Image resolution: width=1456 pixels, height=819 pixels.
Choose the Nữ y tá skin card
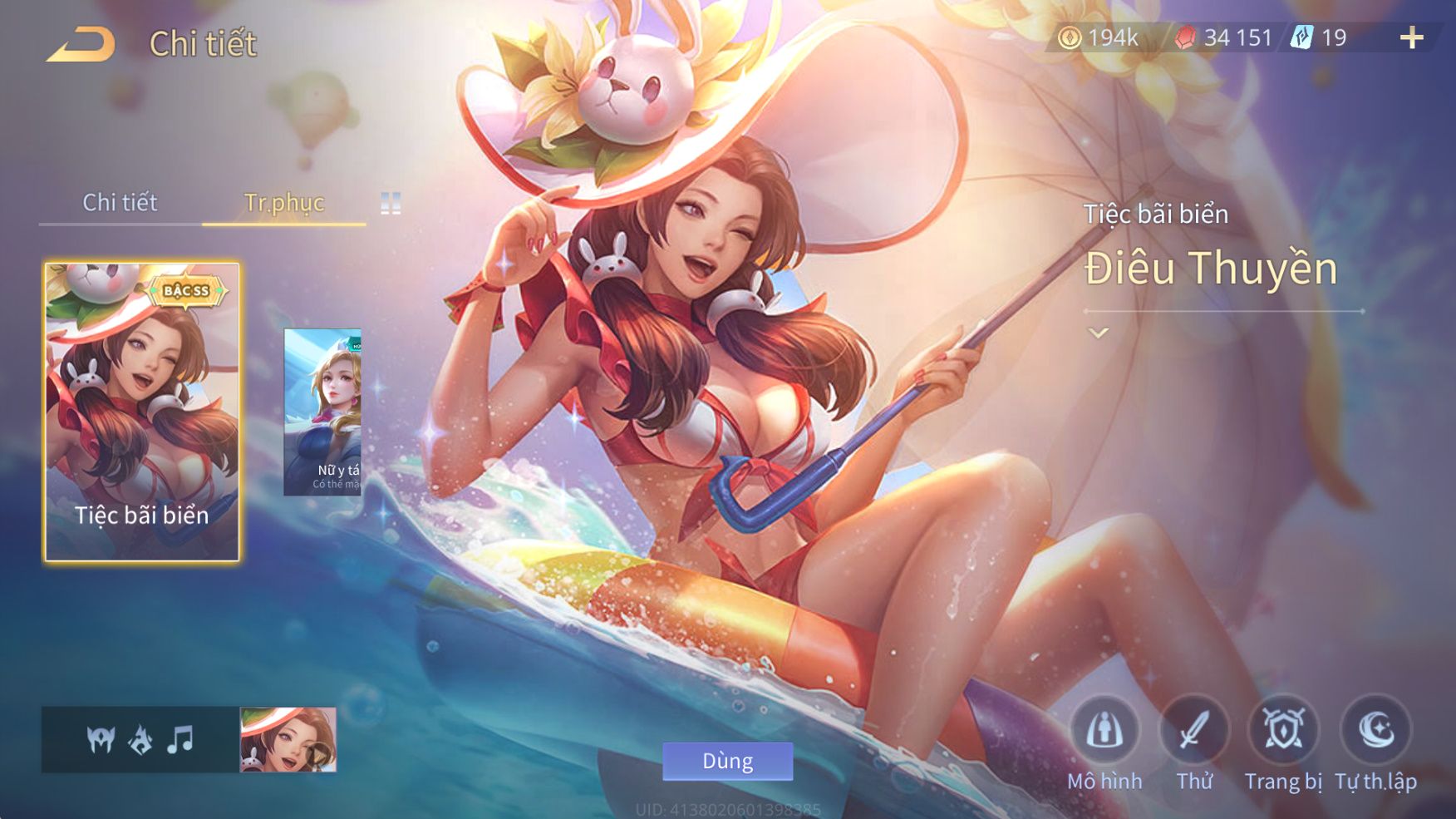pos(322,412)
